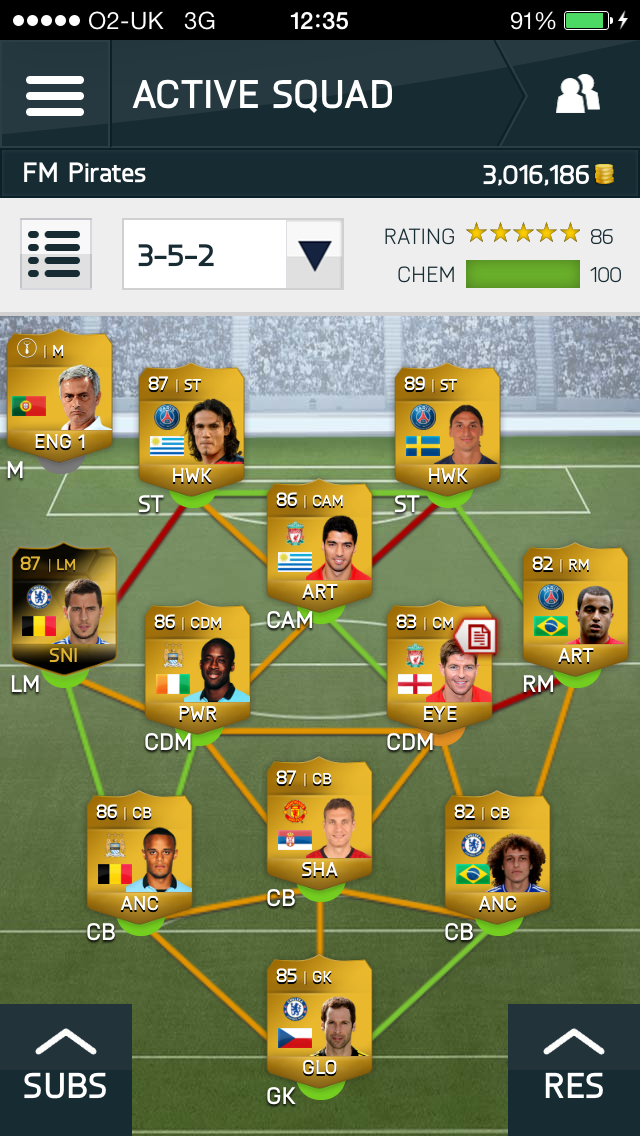Select the manager card
The width and height of the screenshot is (640, 1136).
click(x=60, y=393)
